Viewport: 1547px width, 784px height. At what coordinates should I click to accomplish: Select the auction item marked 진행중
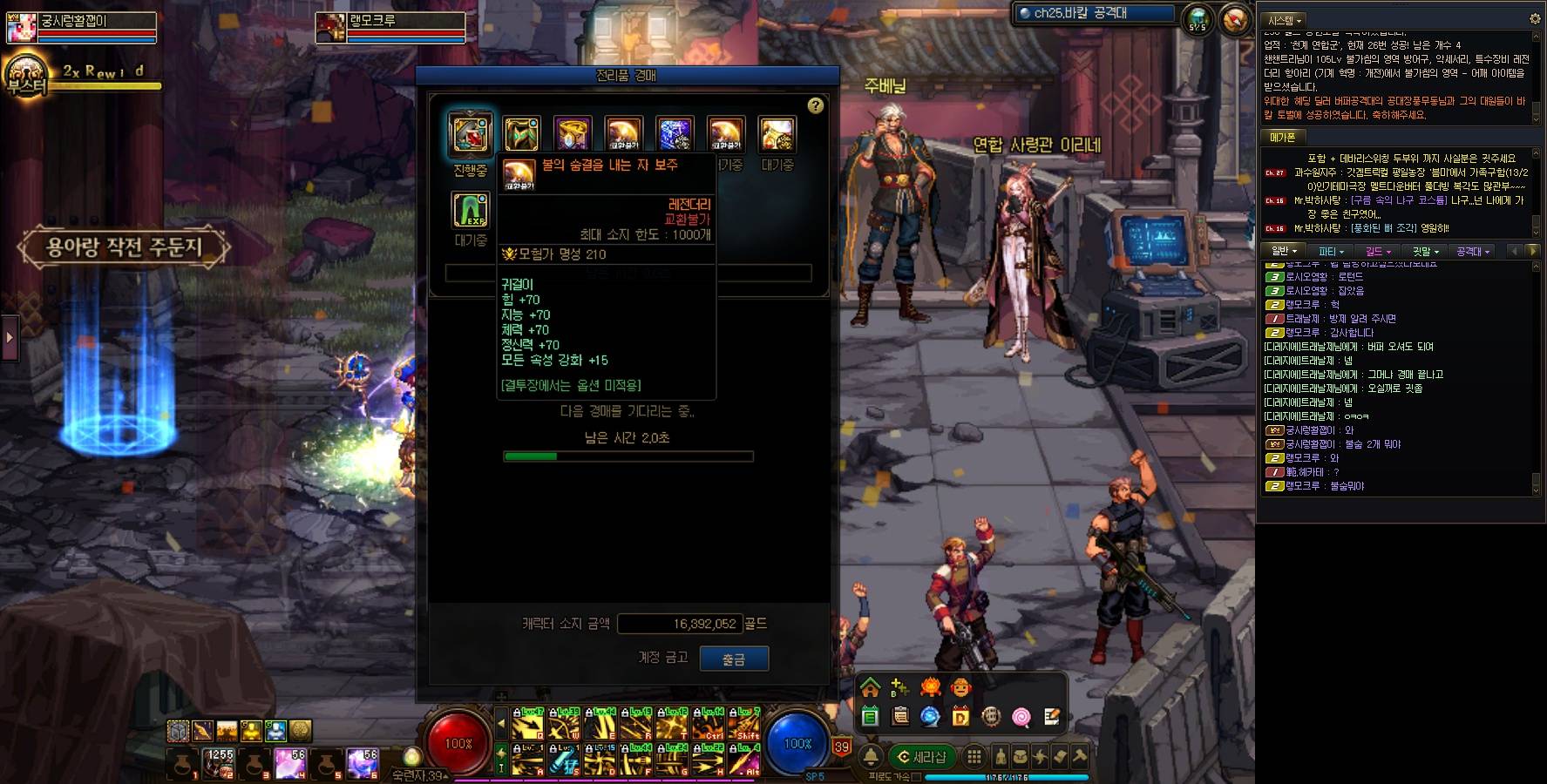point(471,133)
